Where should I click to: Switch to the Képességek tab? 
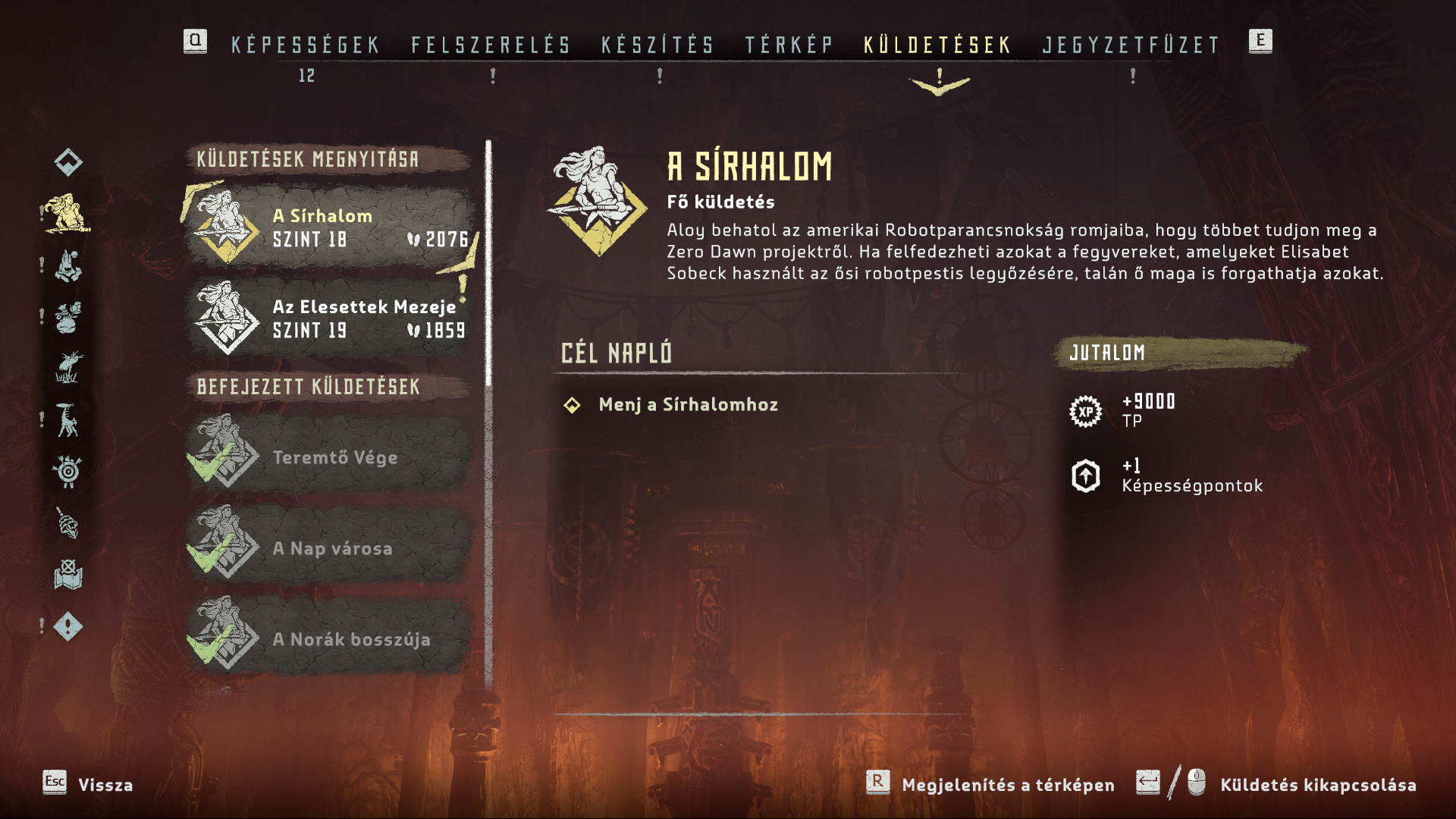point(305,45)
